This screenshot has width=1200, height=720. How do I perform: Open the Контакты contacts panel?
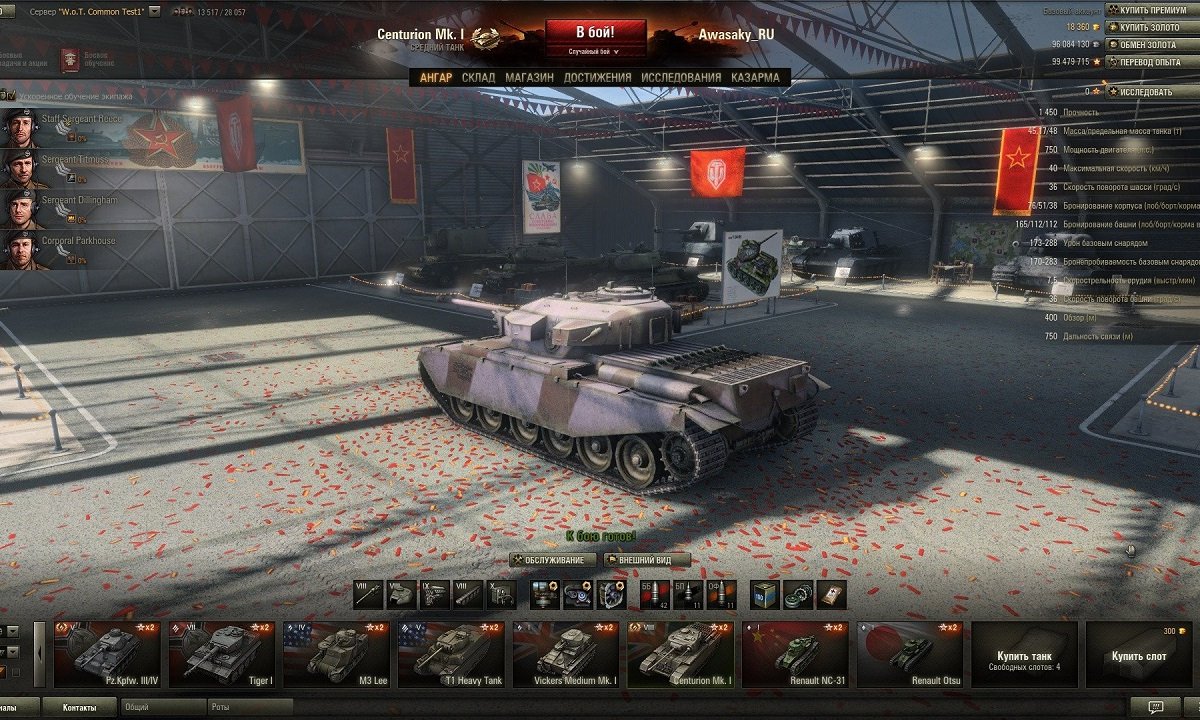tap(79, 707)
